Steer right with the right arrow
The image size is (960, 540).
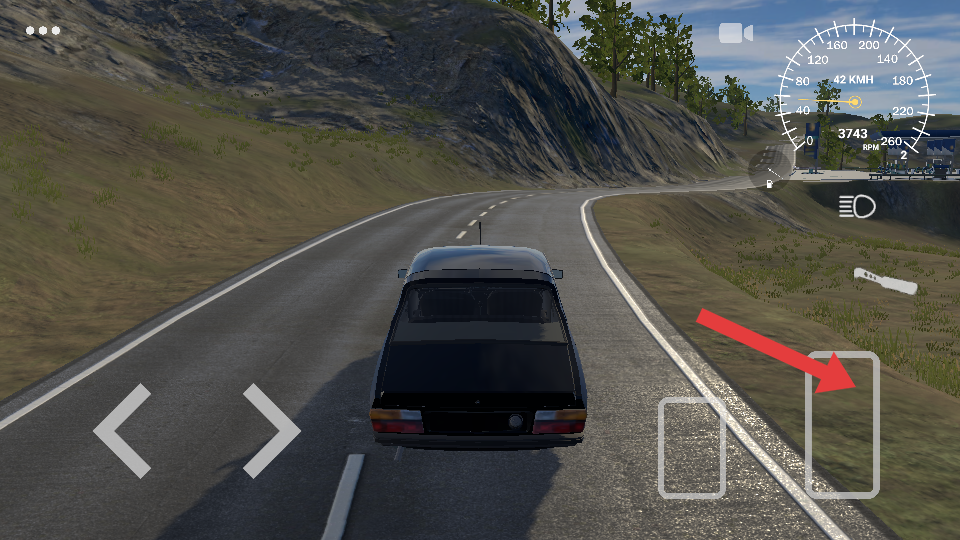pyautogui.click(x=270, y=431)
